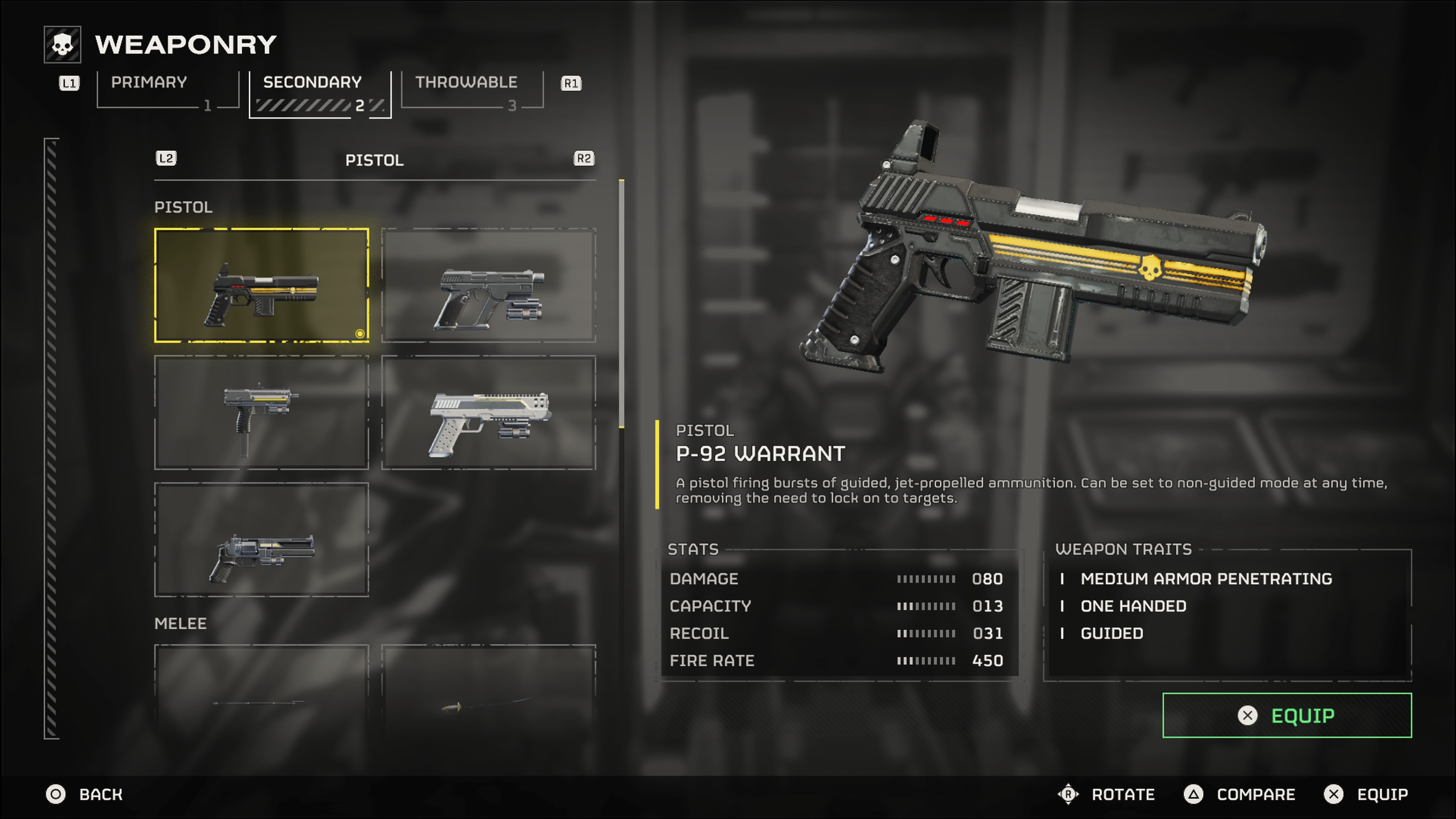Image resolution: width=1456 pixels, height=819 pixels.
Task: Choose the grey pistol with underbarrel flashlight
Action: pyautogui.click(x=488, y=286)
